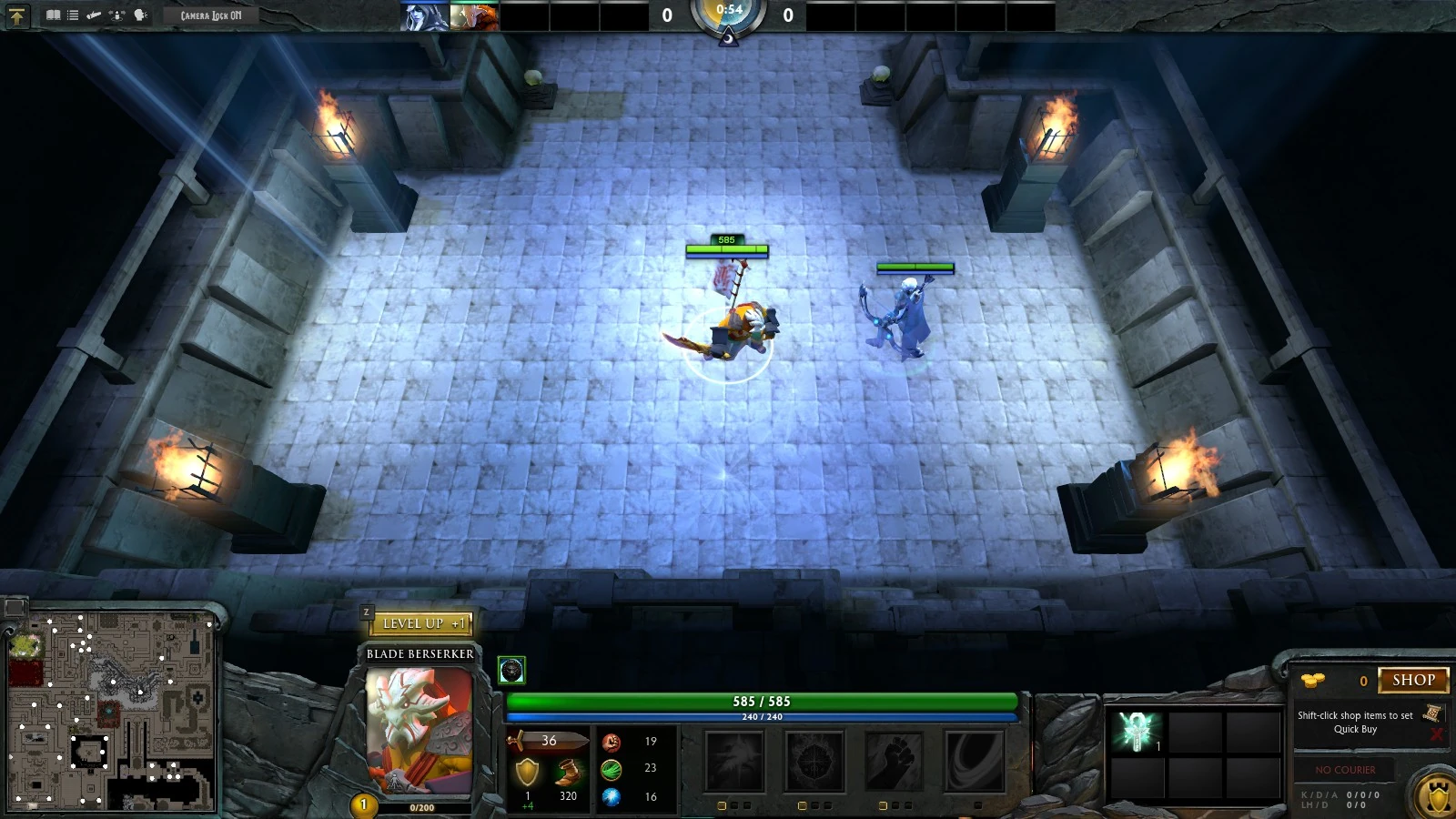Toggle Camera Lock off
The width and height of the screenshot is (1456, 819).
pos(209,15)
